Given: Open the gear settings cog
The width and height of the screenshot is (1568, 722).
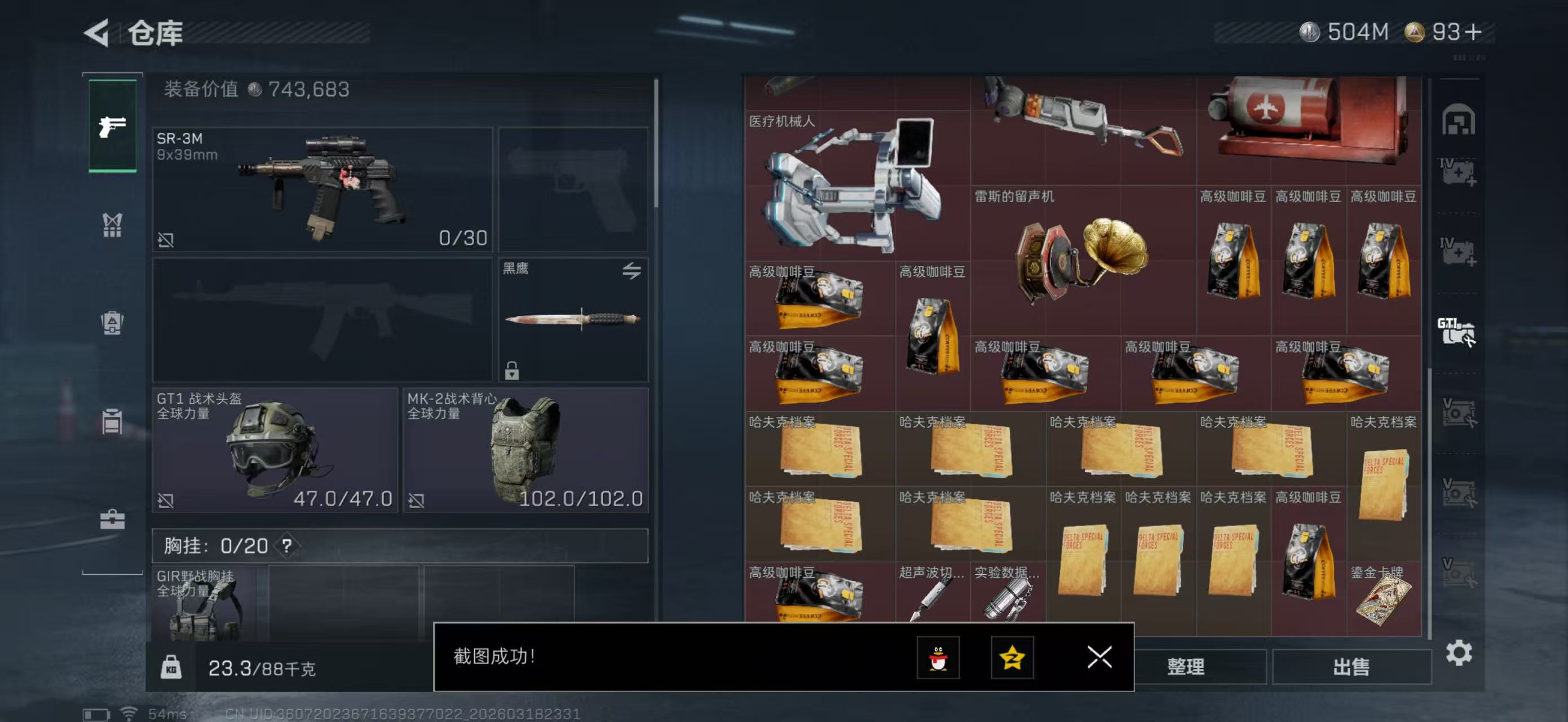Looking at the screenshot, I should point(1459,653).
